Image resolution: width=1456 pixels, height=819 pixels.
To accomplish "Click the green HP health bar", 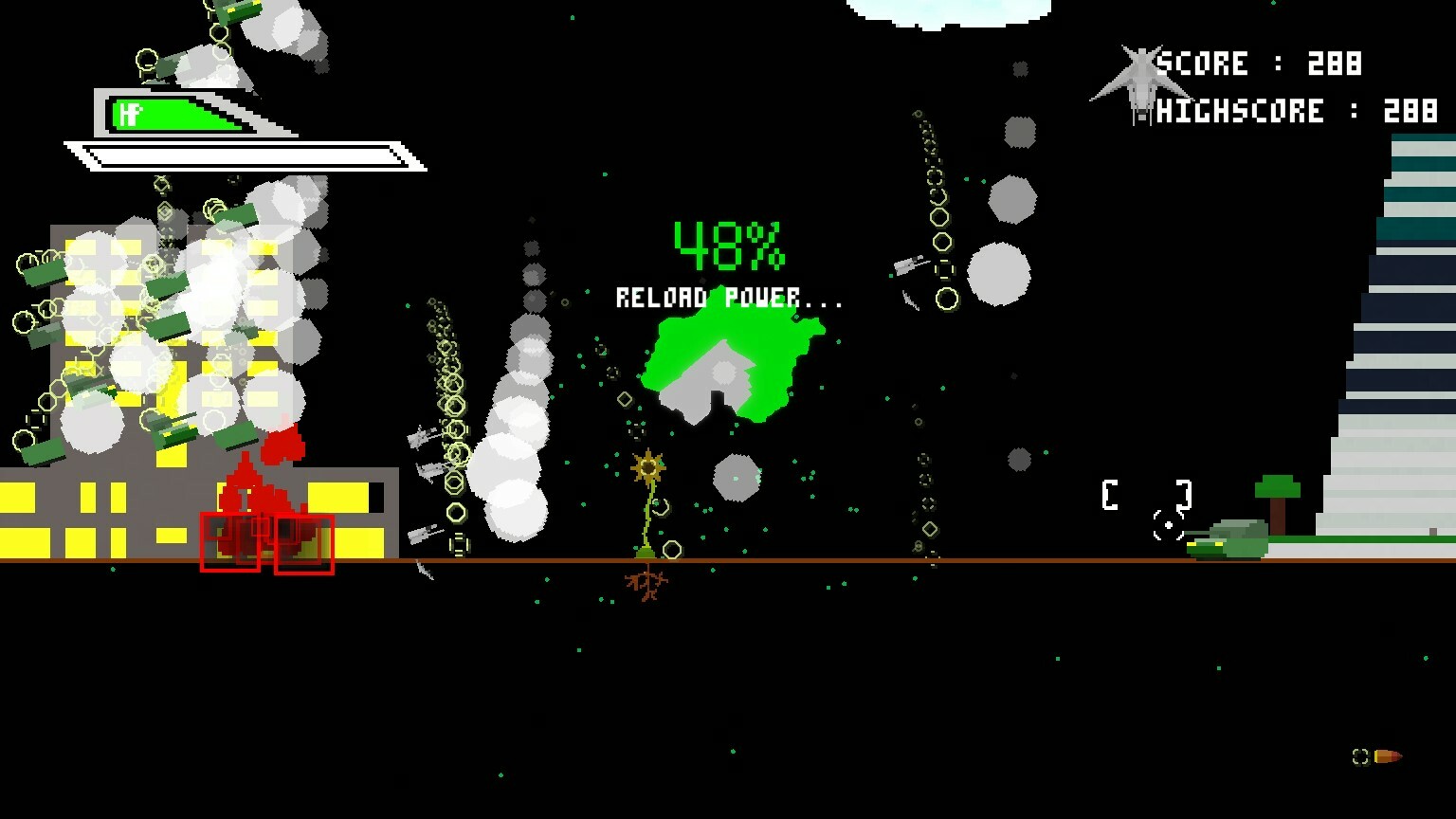I will click(175, 116).
